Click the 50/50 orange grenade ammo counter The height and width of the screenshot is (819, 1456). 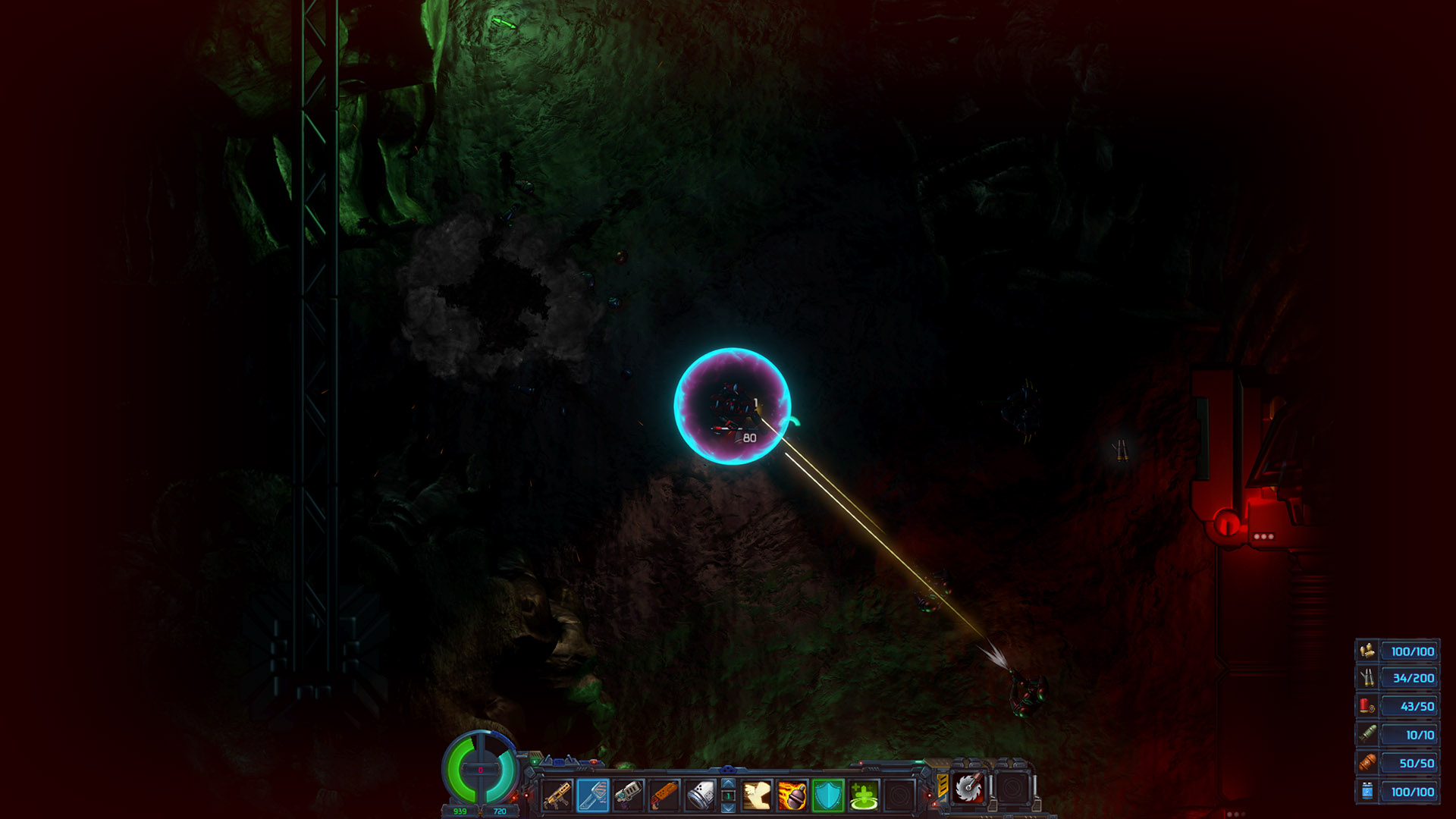click(x=1409, y=763)
